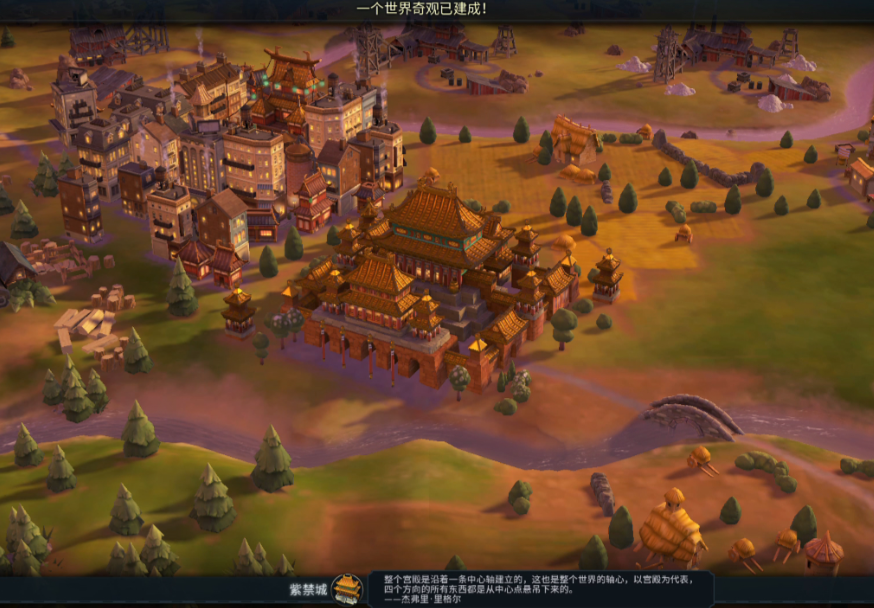The height and width of the screenshot is (608, 874).
Task: Click the Forbidden City wonder icon
Action: [x=348, y=588]
